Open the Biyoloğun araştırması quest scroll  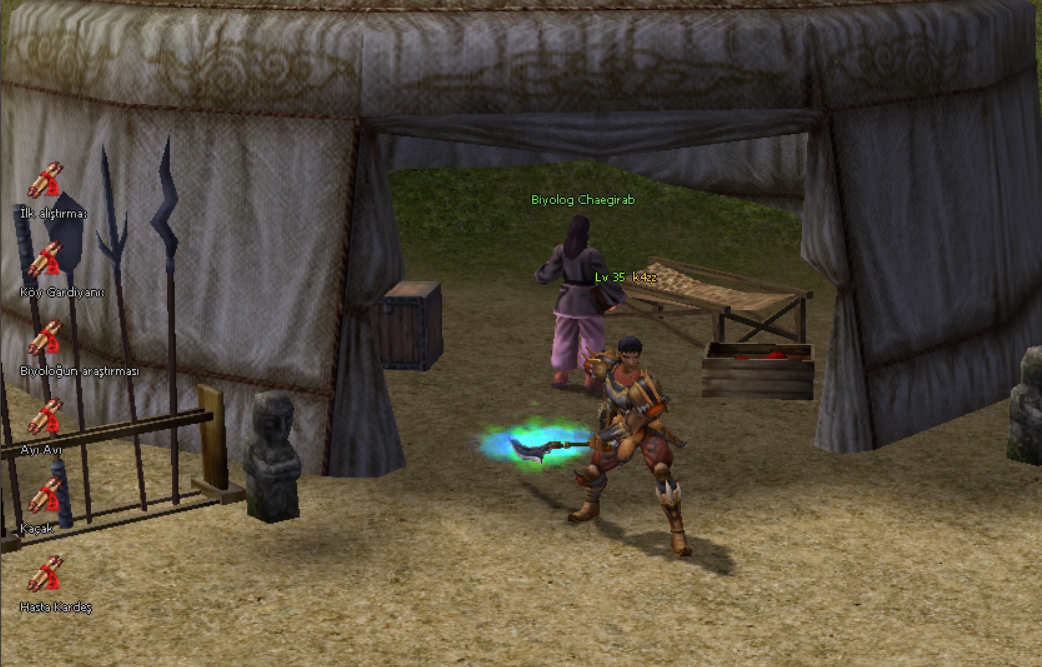[x=45, y=338]
